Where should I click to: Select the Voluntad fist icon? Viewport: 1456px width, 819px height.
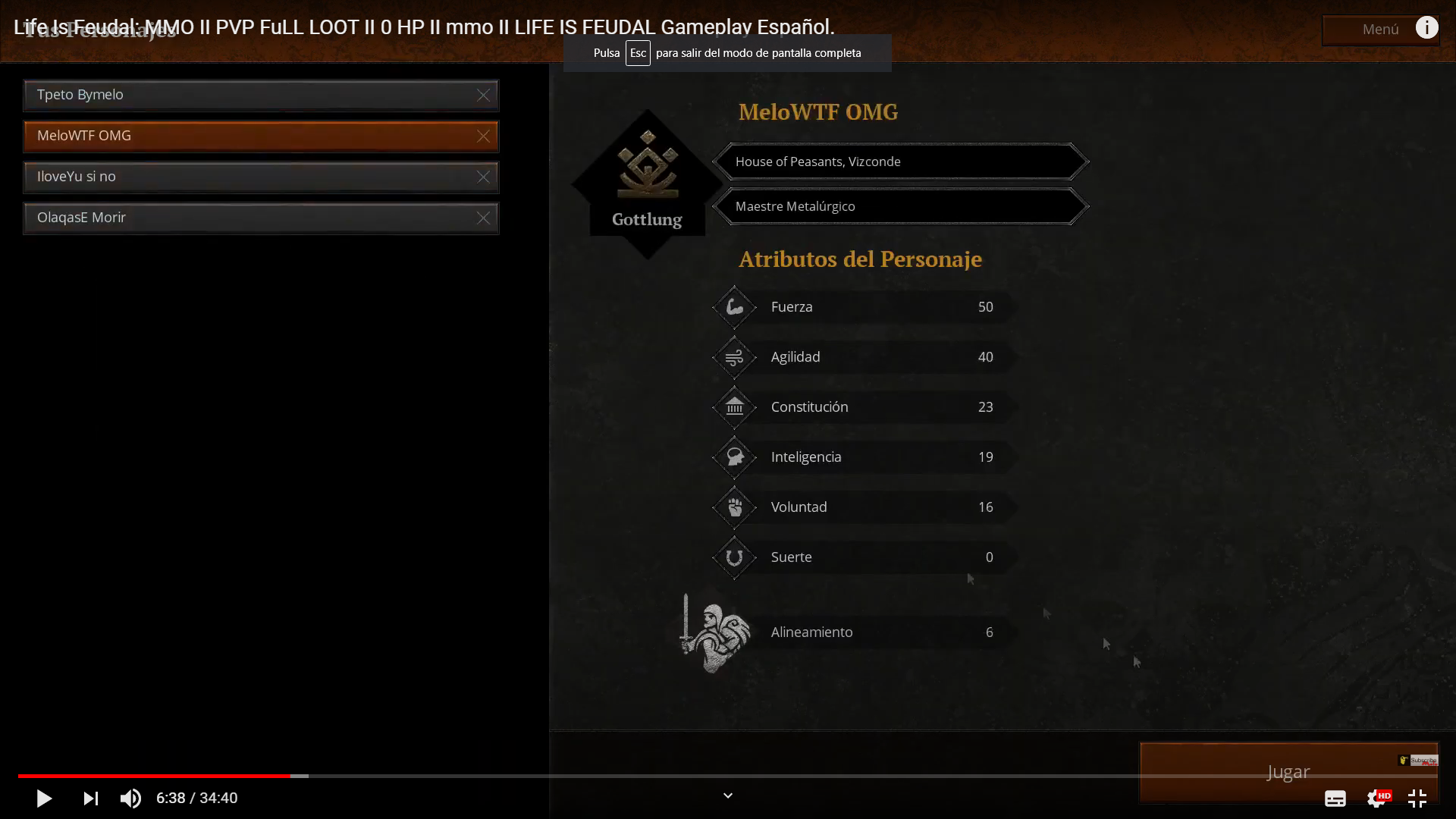tap(733, 507)
